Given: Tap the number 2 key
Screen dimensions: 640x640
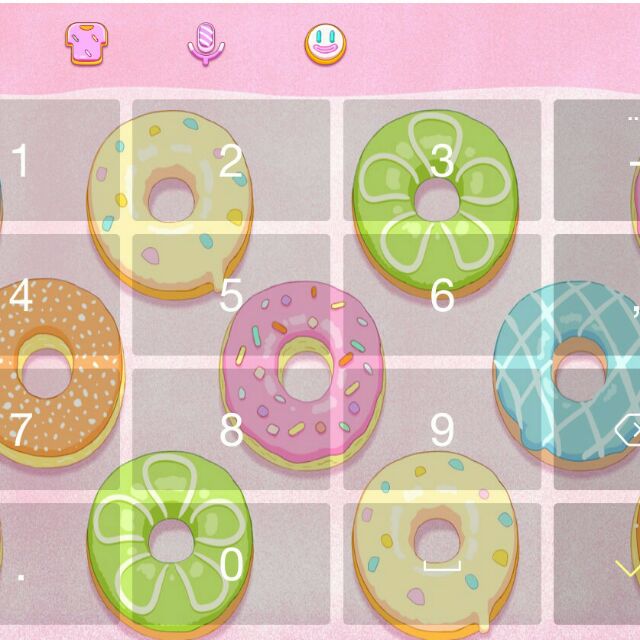Looking at the screenshot, I should click(231, 160).
